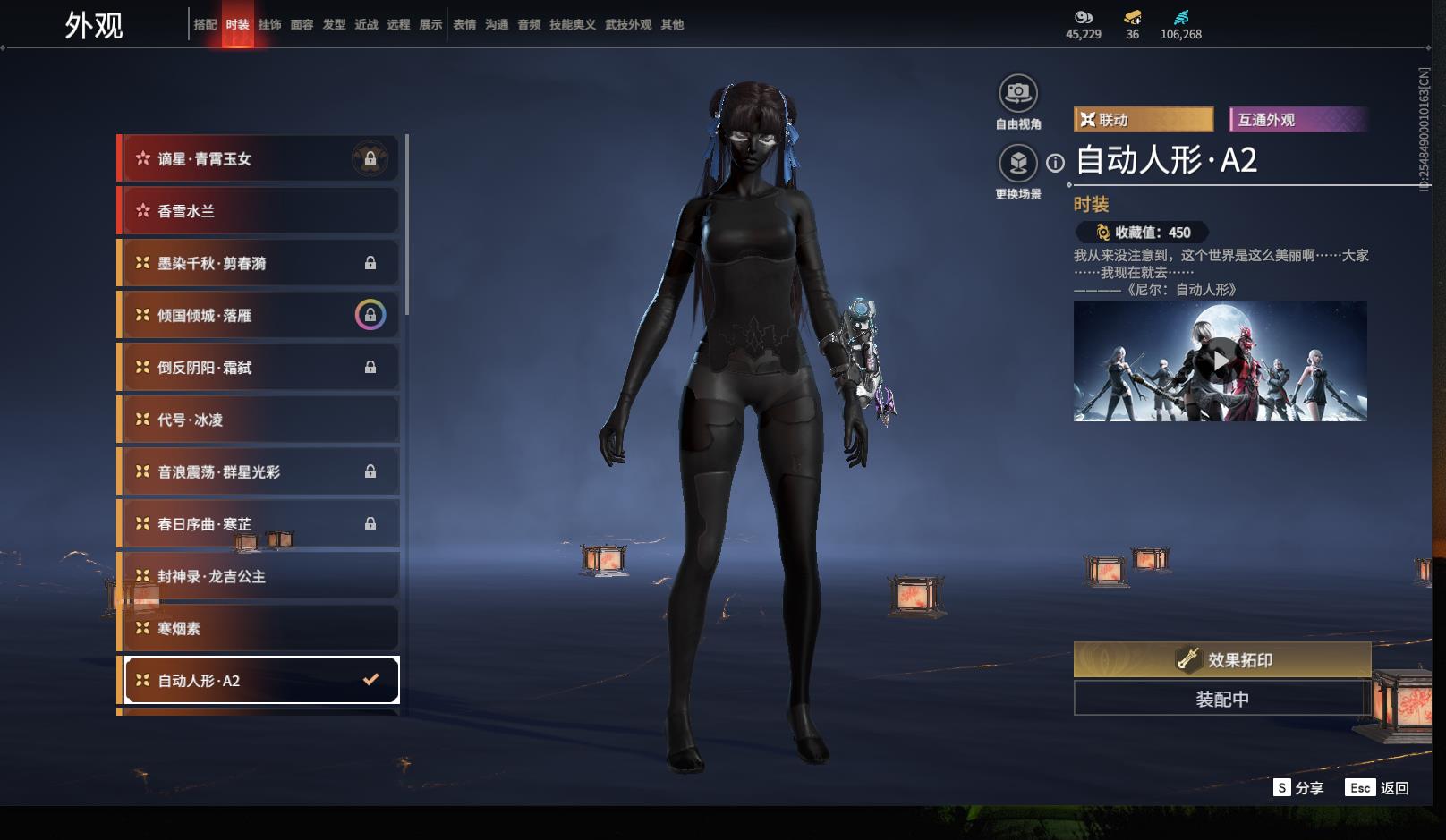Viewport: 1446px width, 840px height.
Task: Click the 装配中 equipped button
Action: (x=1222, y=699)
